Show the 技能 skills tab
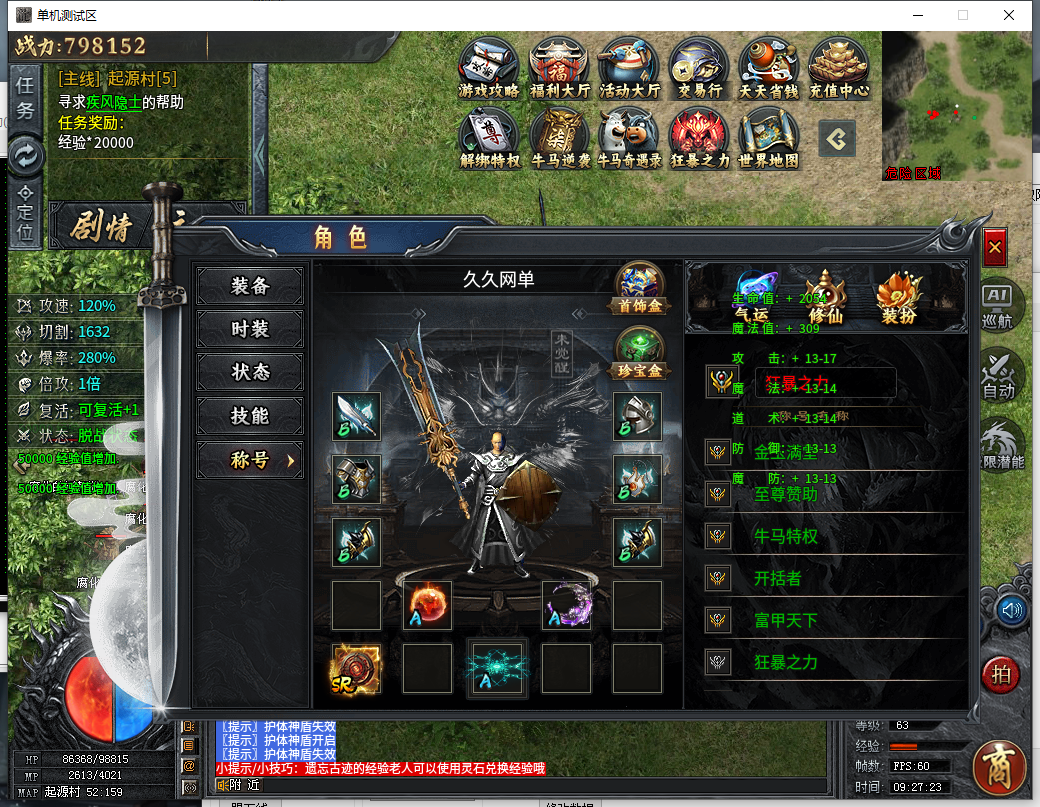Image resolution: width=1040 pixels, height=807 pixels. pos(250,416)
